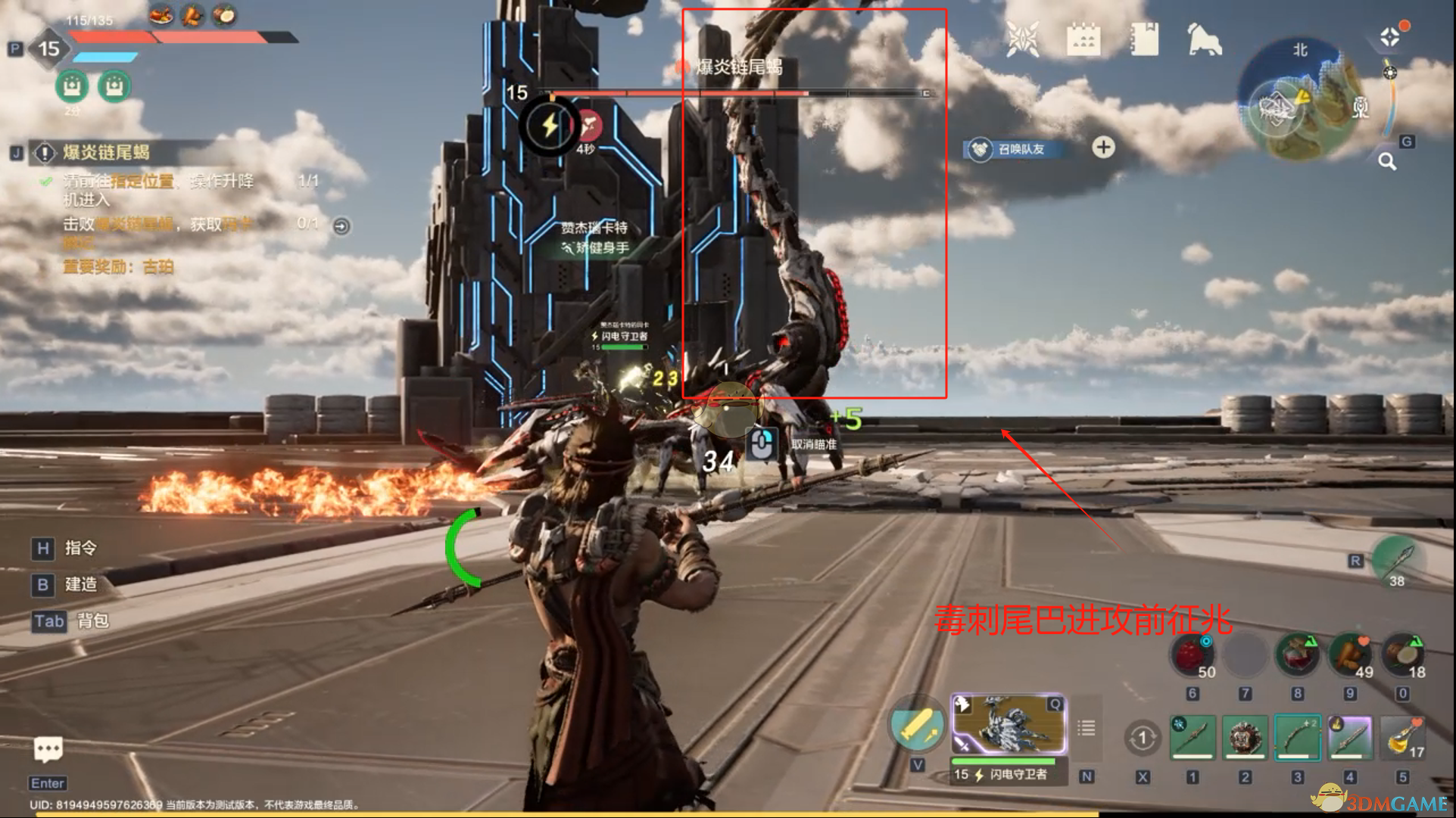Select the round shield slot
The height and width of the screenshot is (818, 1456).
1244,737
